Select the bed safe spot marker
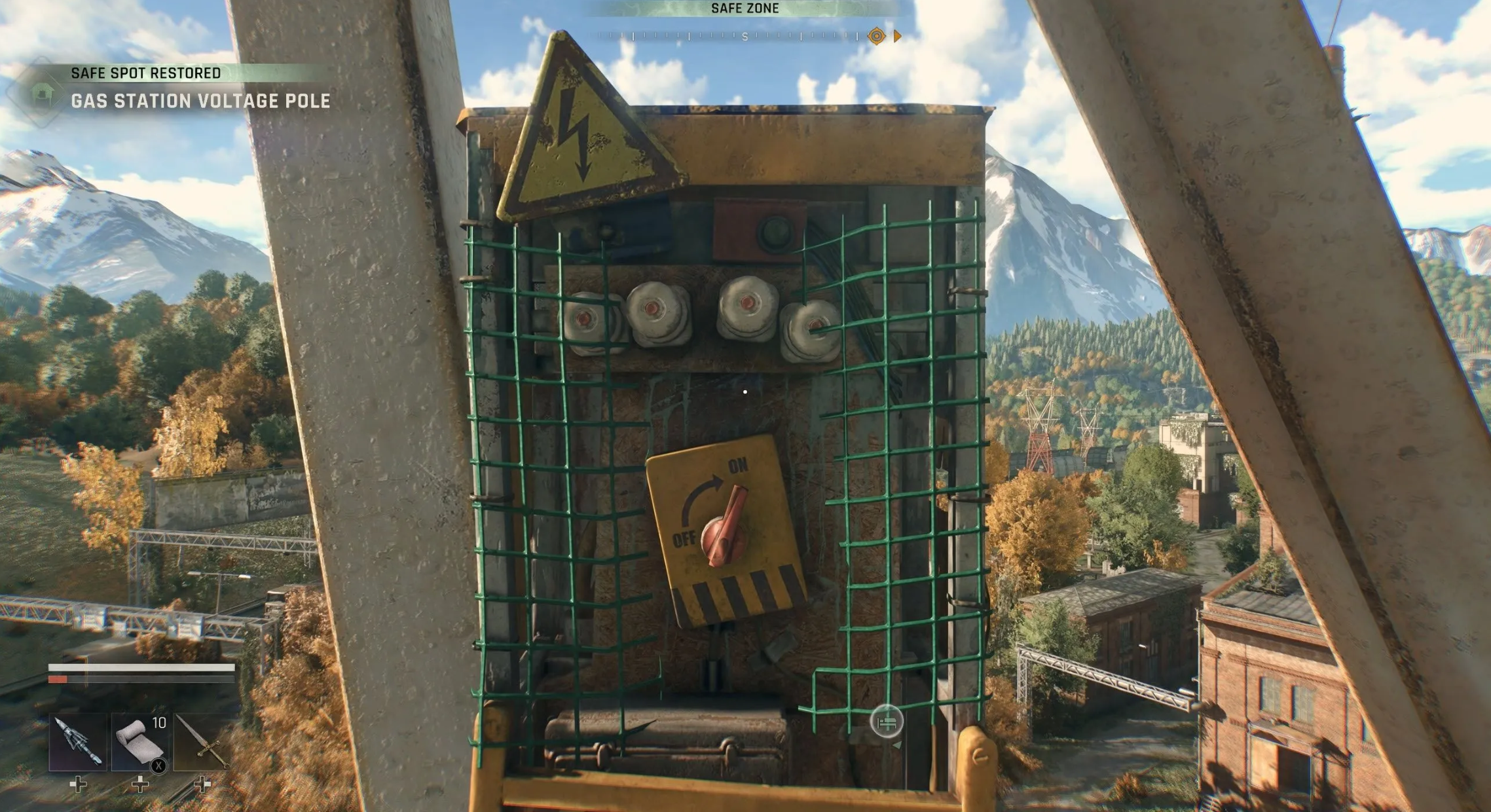The image size is (1491, 812). pos(887,722)
